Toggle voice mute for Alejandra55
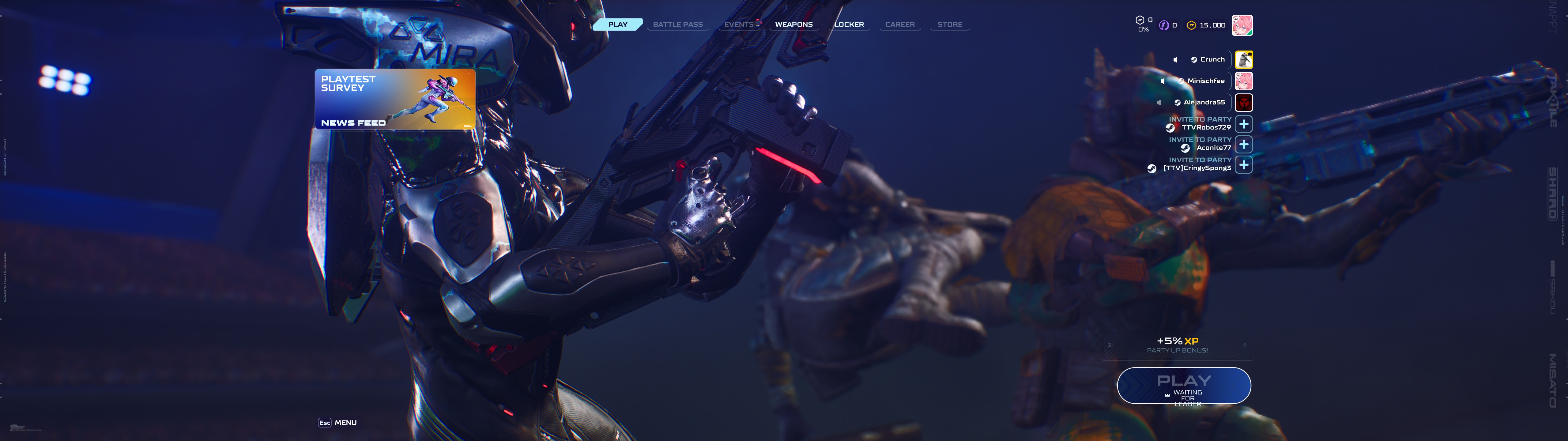 click(1158, 102)
